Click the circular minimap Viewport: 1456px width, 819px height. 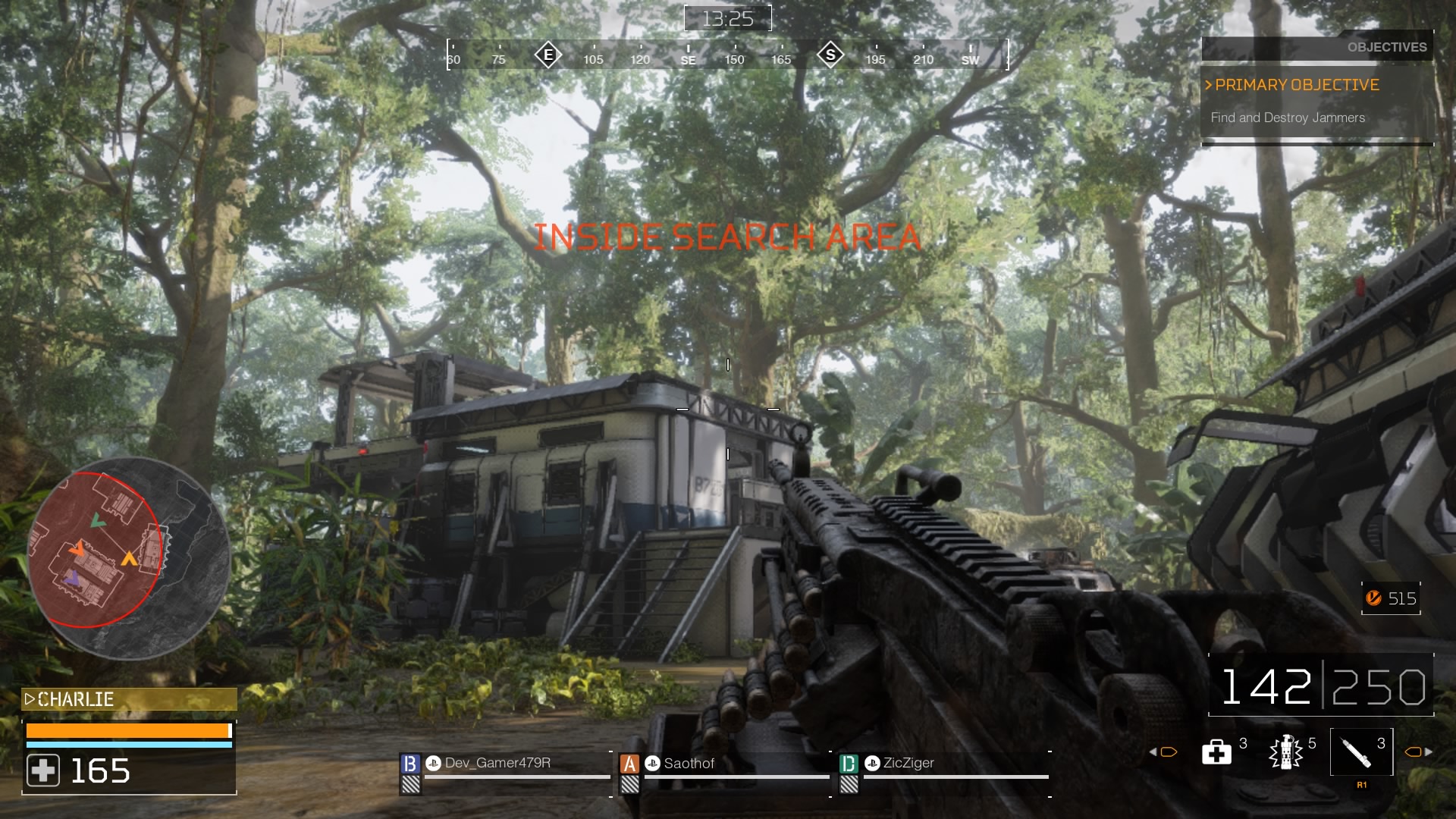click(129, 558)
